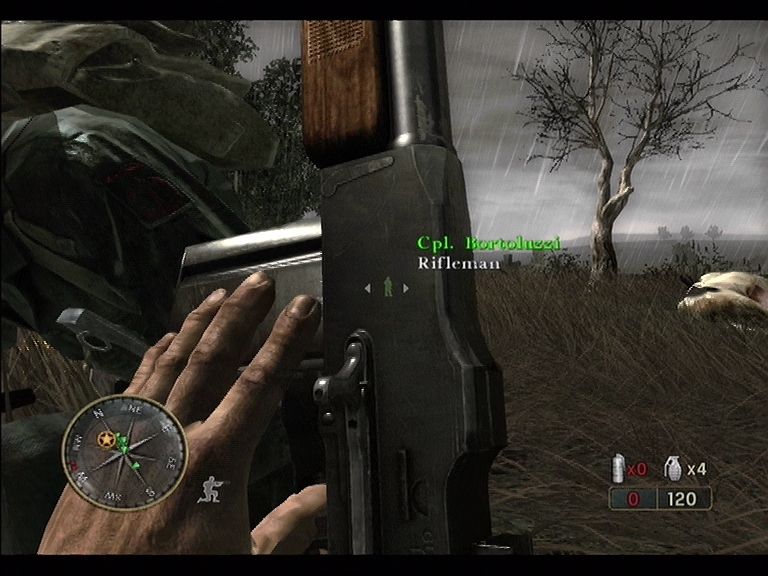Image resolution: width=768 pixels, height=576 pixels.
Task: Click the green squad soldier indicator
Action: [386, 288]
